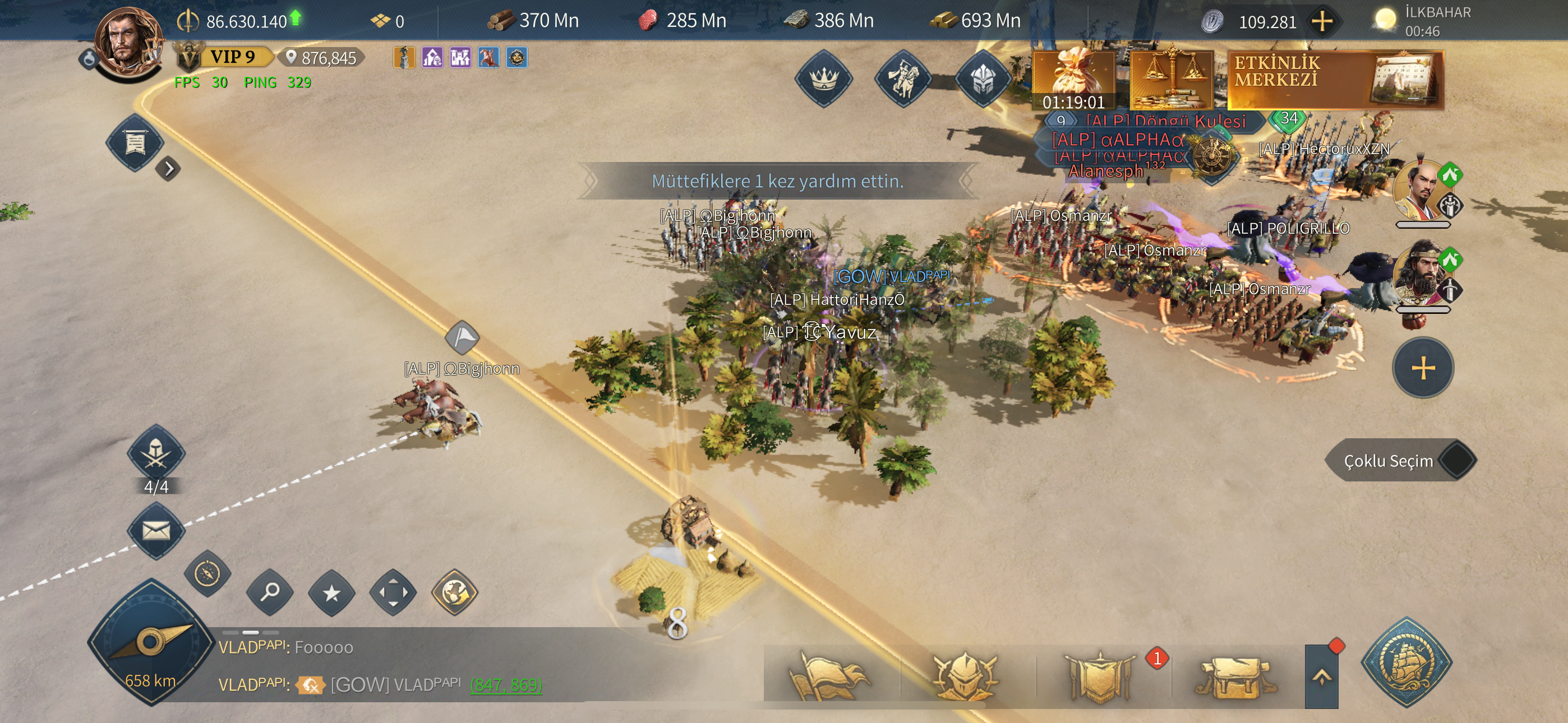Viewport: 1568px width, 723px height.
Task: Expand the bottom menu arrow
Action: (x=1321, y=676)
